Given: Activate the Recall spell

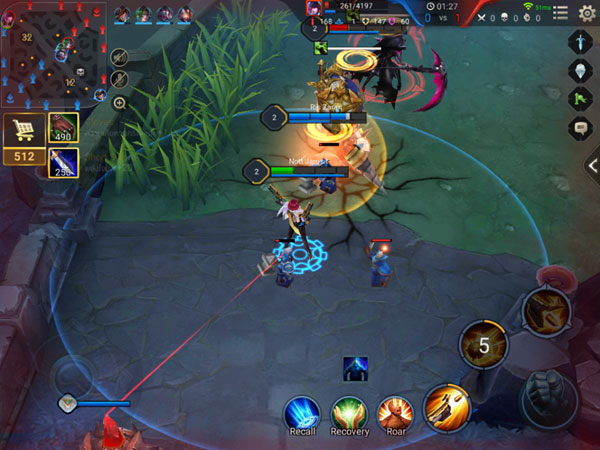Looking at the screenshot, I should click(x=301, y=411).
